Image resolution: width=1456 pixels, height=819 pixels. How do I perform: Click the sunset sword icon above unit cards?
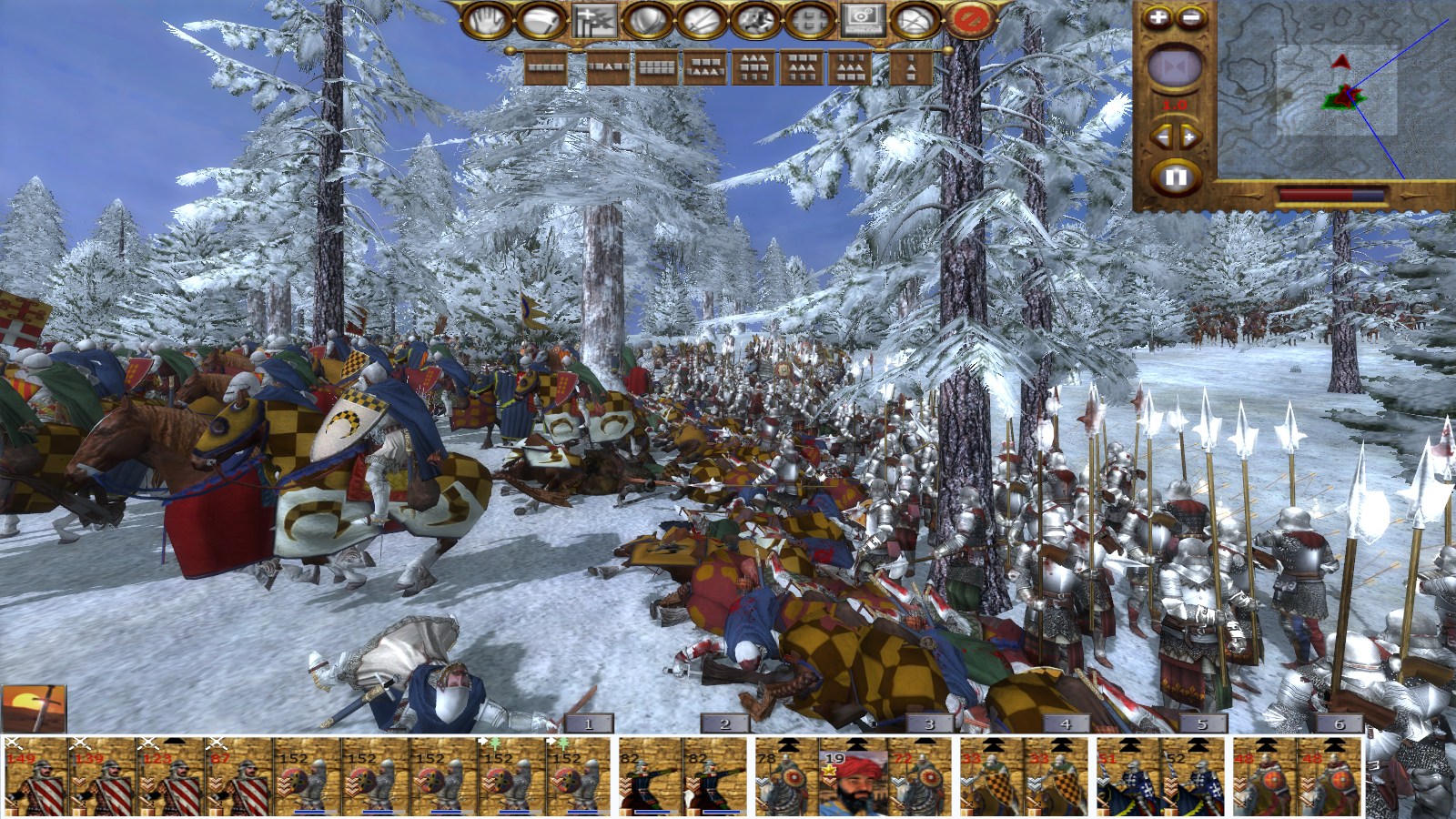(x=34, y=708)
